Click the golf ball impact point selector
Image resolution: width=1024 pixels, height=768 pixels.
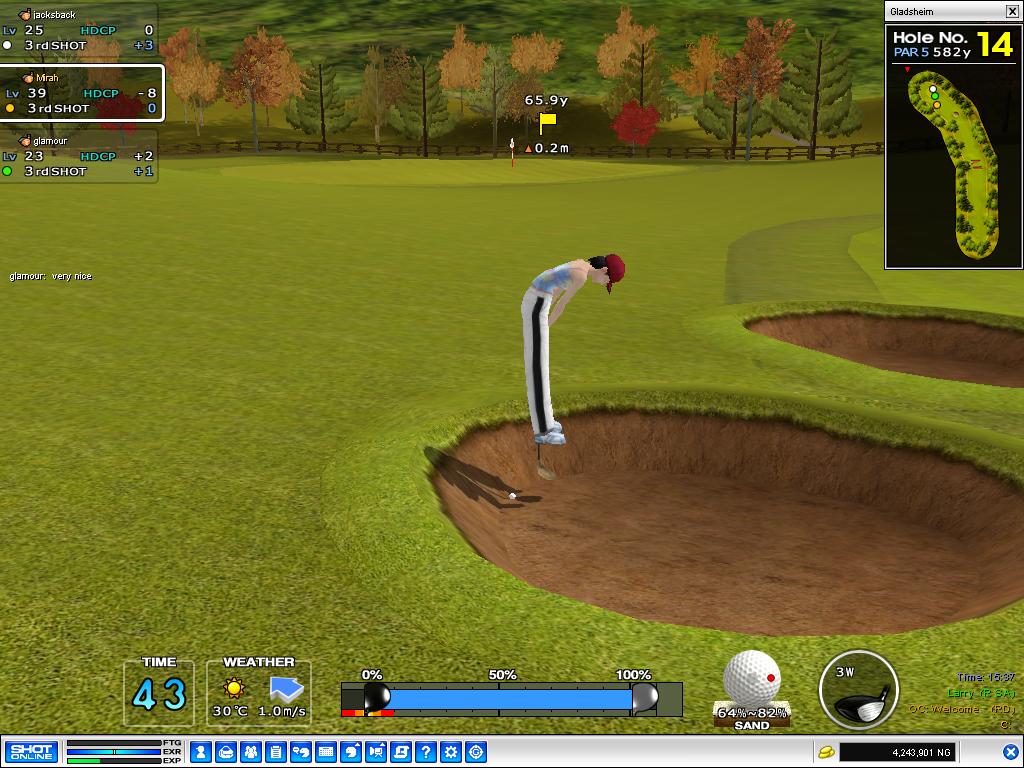(x=752, y=679)
